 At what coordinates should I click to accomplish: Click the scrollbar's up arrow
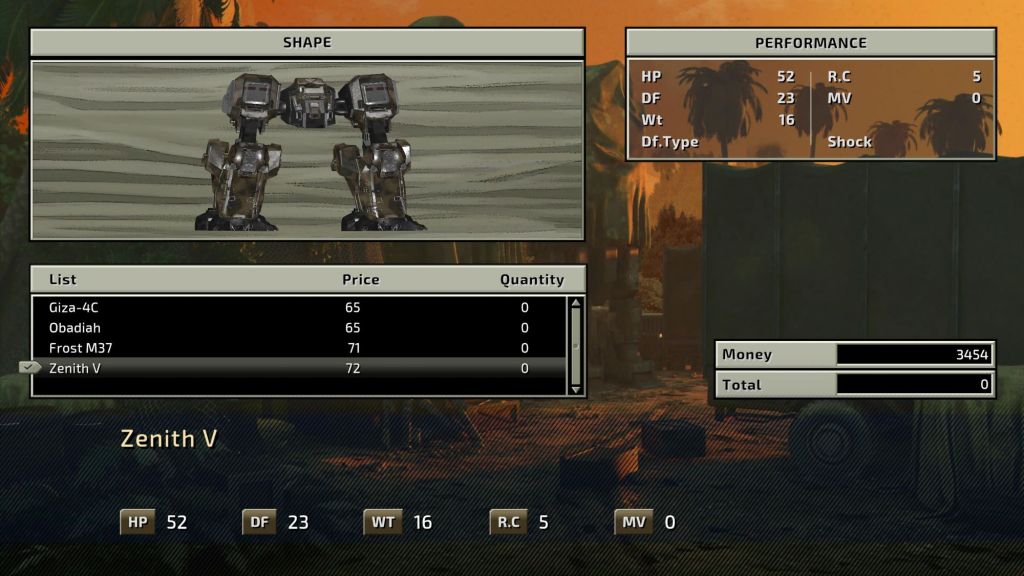coord(575,304)
